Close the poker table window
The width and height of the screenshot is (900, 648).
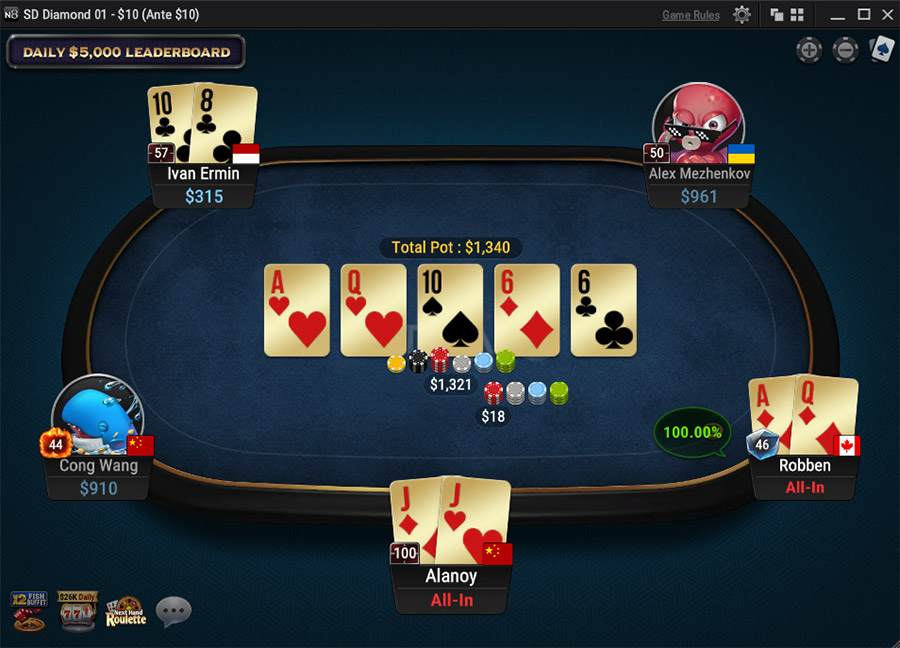(x=886, y=15)
